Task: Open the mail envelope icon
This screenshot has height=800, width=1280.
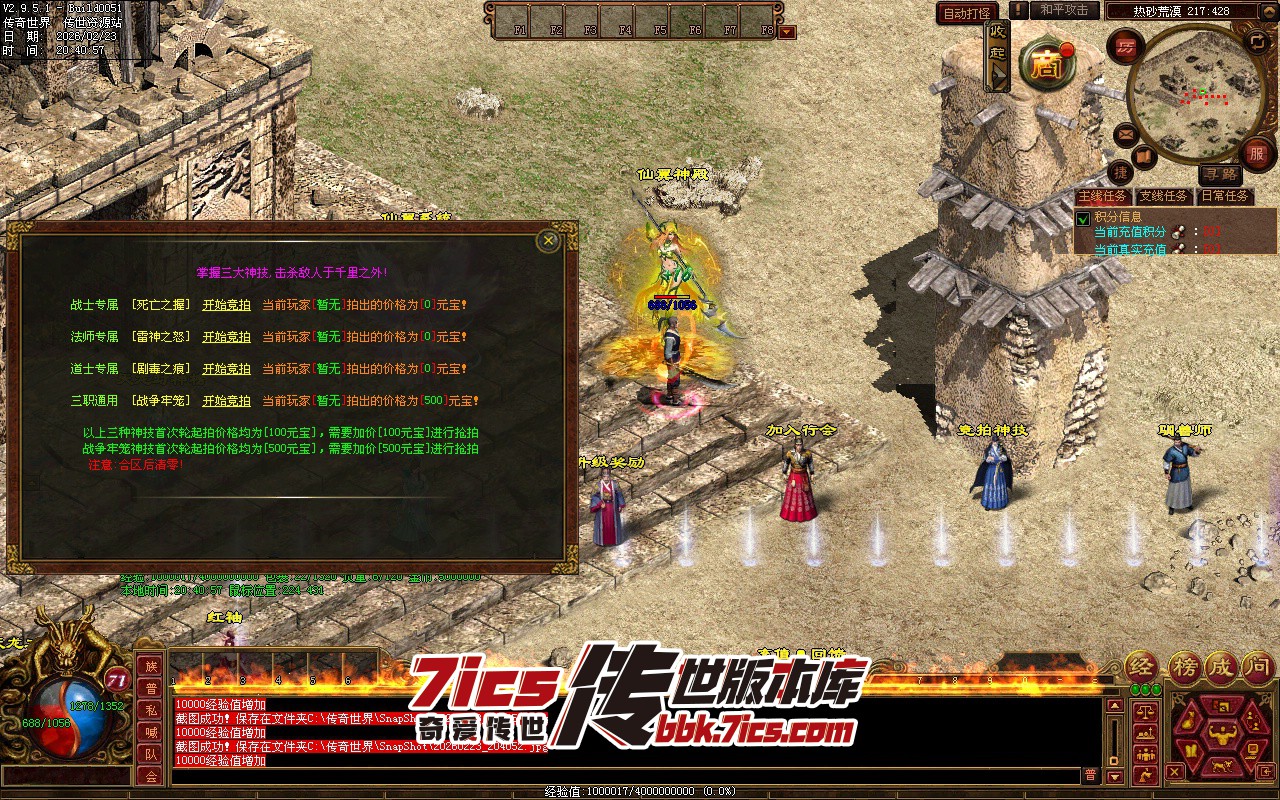Action: [1126, 133]
